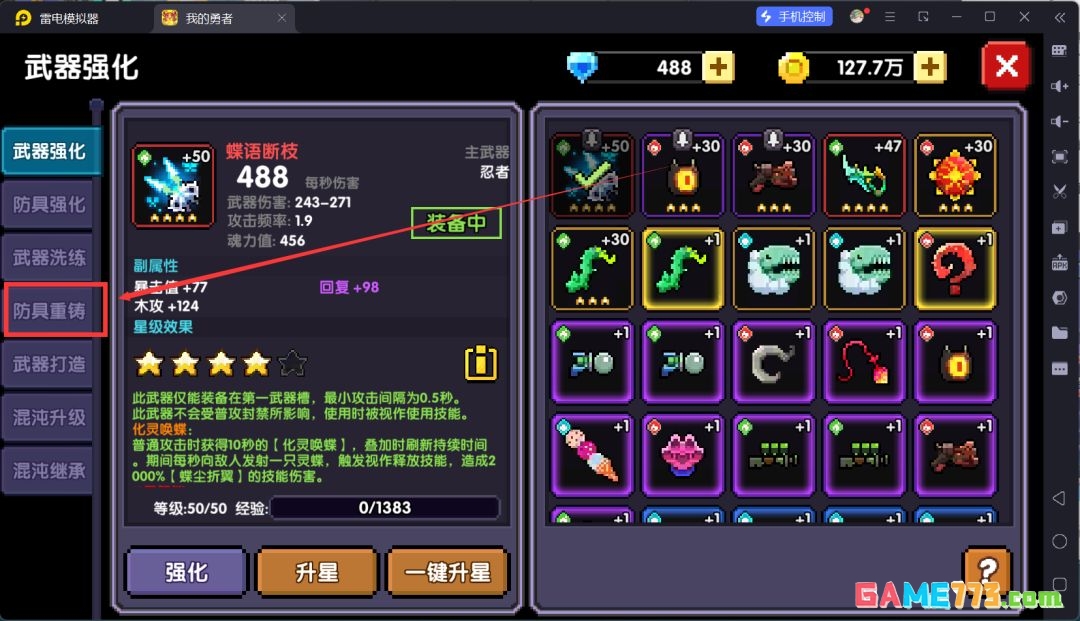Choose the red question mark hook weapon
Image resolution: width=1080 pixels, height=621 pixels.
click(955, 268)
